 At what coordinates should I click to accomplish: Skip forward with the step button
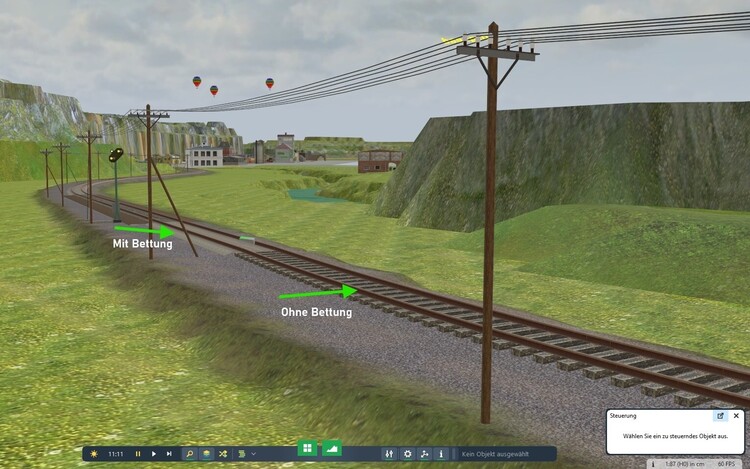tap(169, 454)
